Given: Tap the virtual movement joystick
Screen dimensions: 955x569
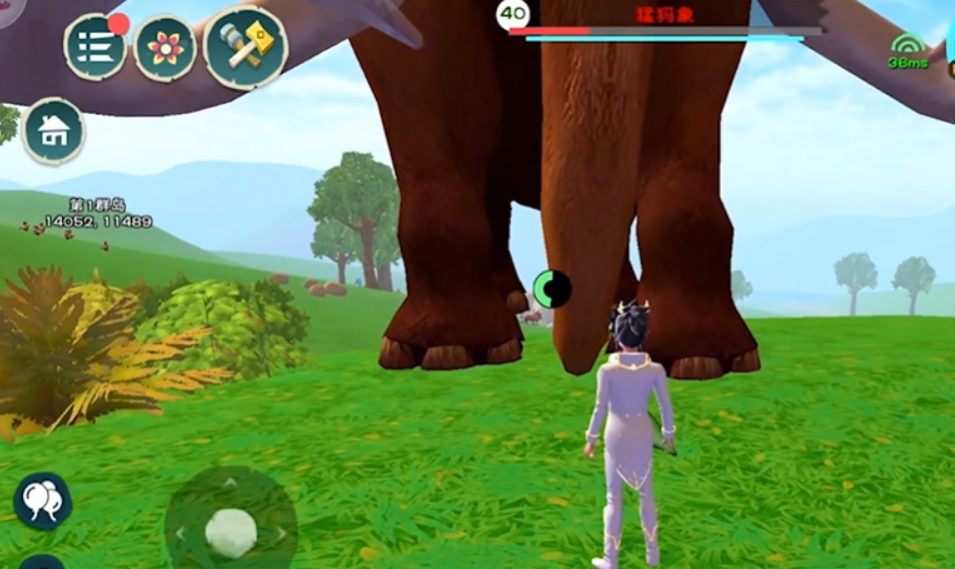Looking at the screenshot, I should 231,532.
